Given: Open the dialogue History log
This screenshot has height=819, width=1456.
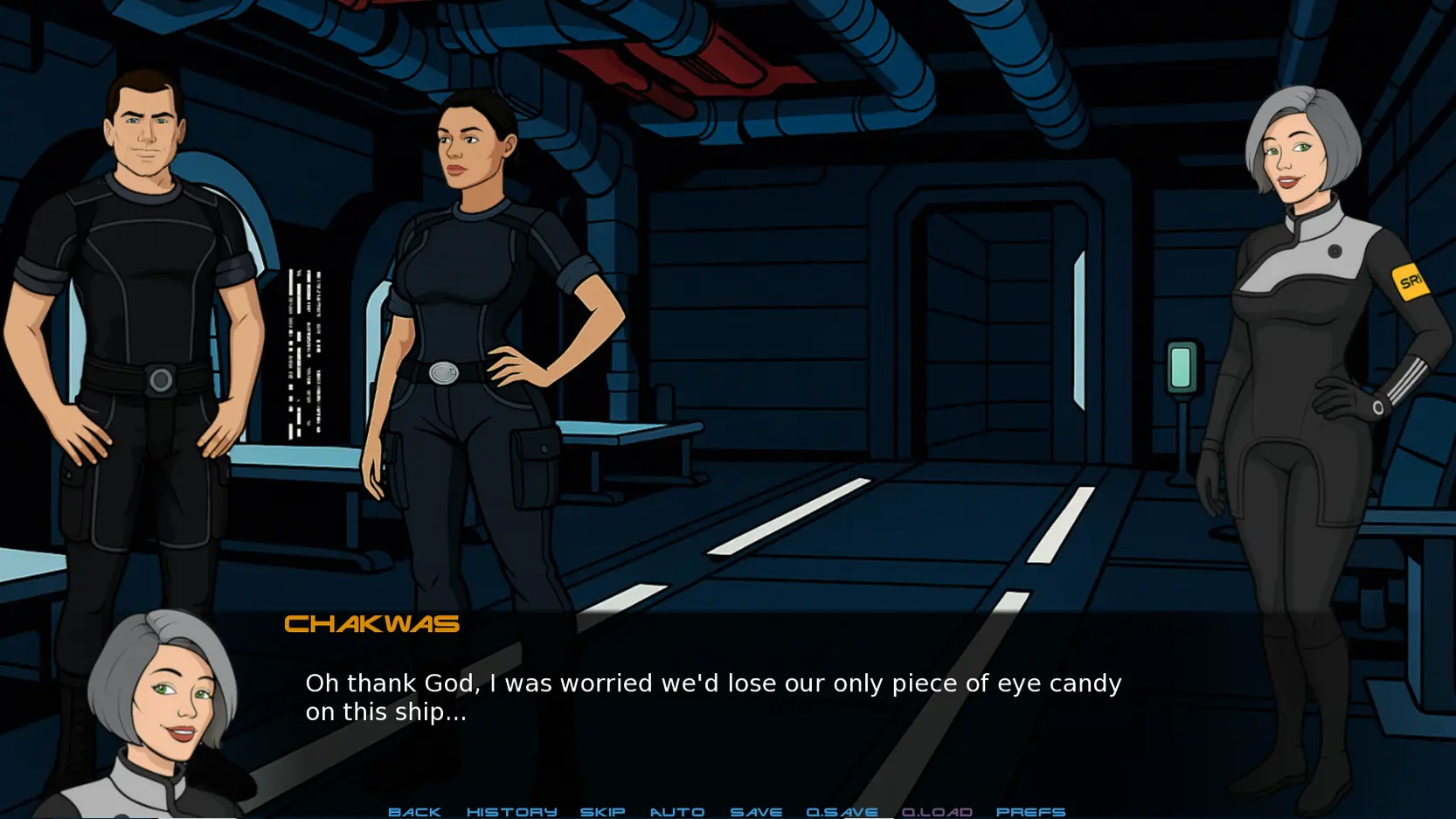Looking at the screenshot, I should [511, 811].
